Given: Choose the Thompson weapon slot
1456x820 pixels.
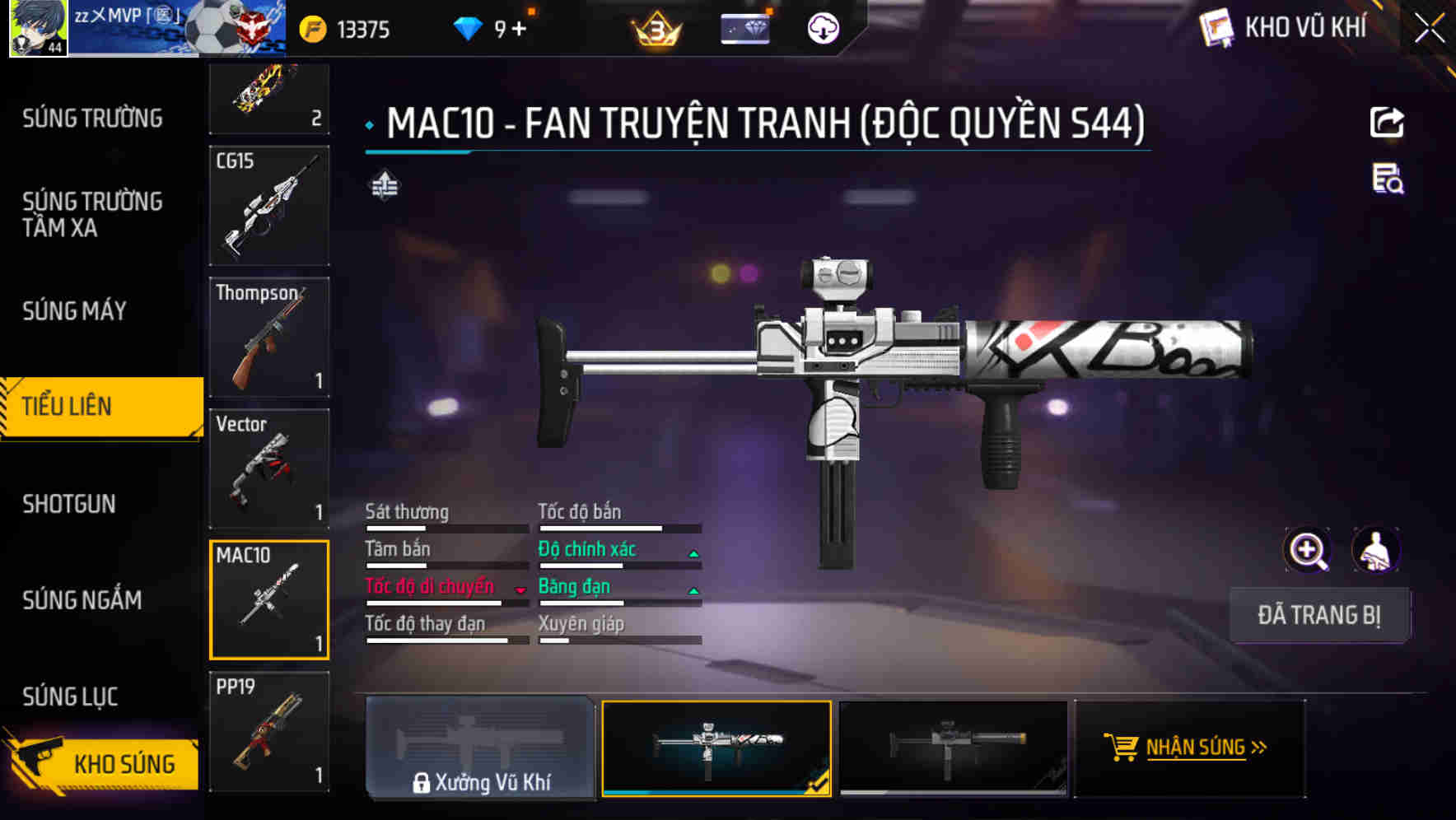Looking at the screenshot, I should coord(269,338).
